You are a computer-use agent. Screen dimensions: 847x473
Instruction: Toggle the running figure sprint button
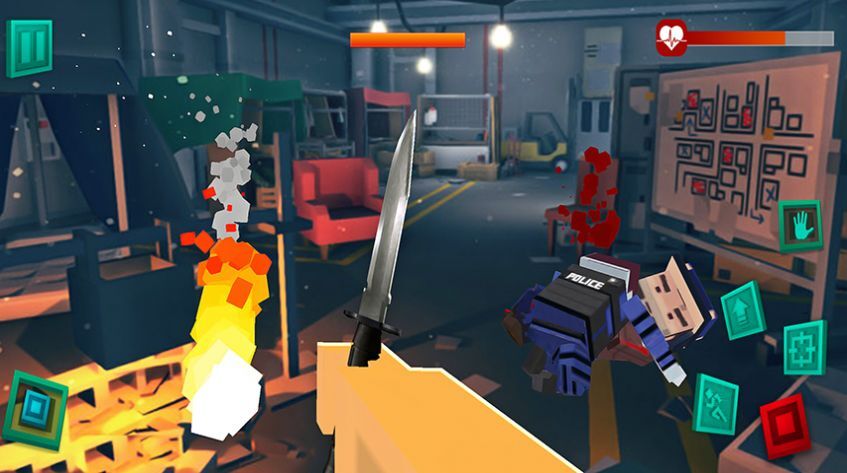[715, 404]
